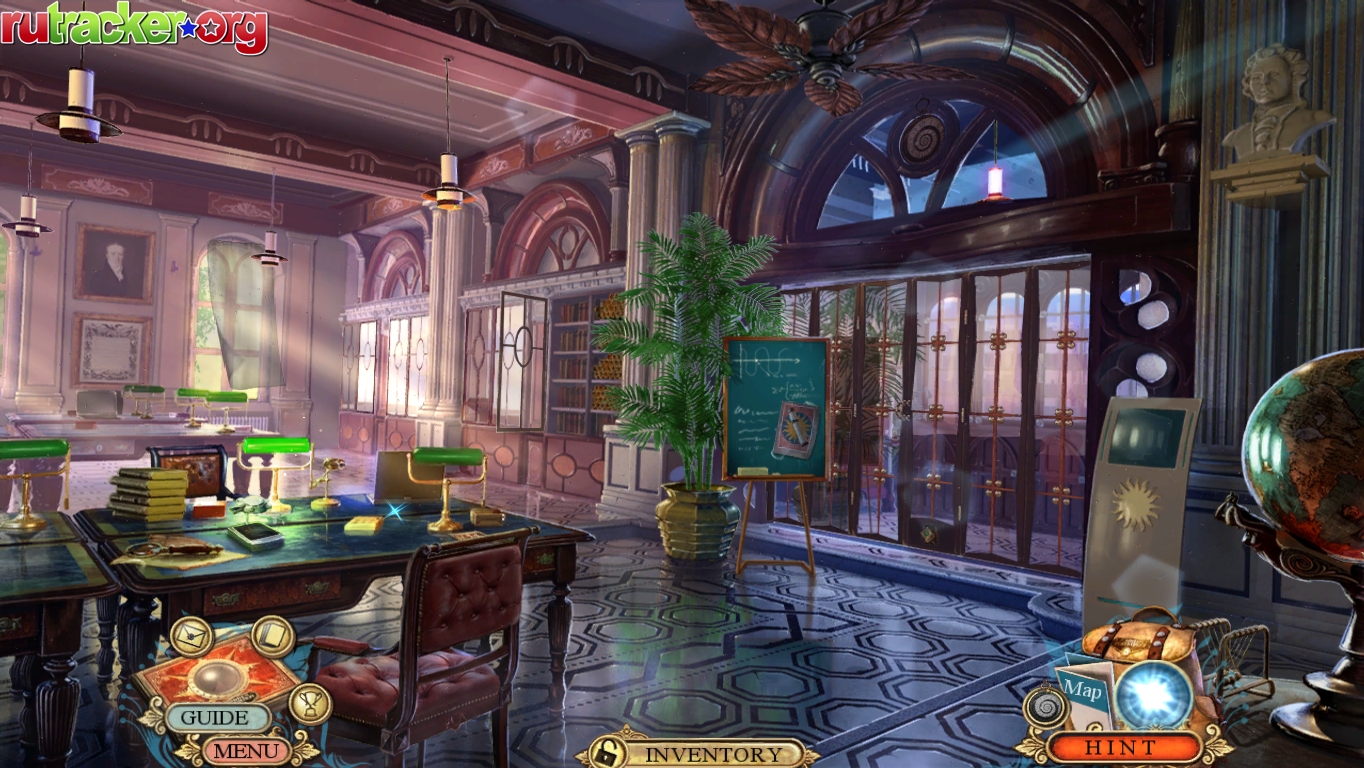
Task: Expand the INVENTORY bar
Action: [x=714, y=754]
